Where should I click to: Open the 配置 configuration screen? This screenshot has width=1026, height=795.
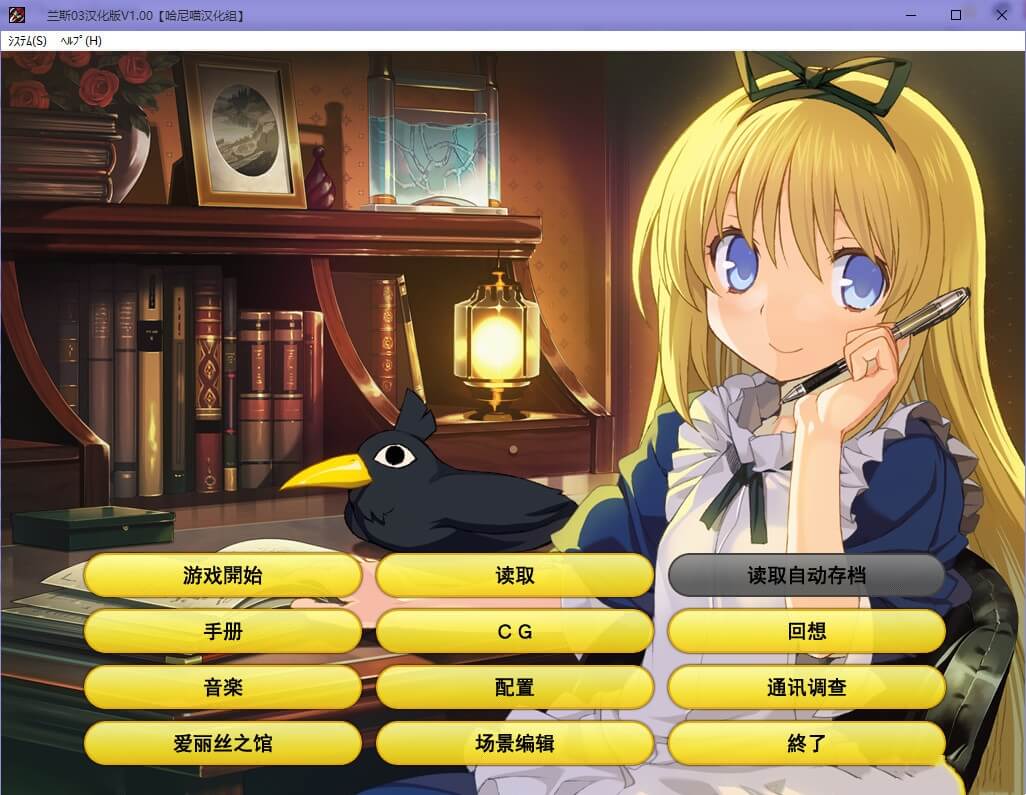coord(514,688)
